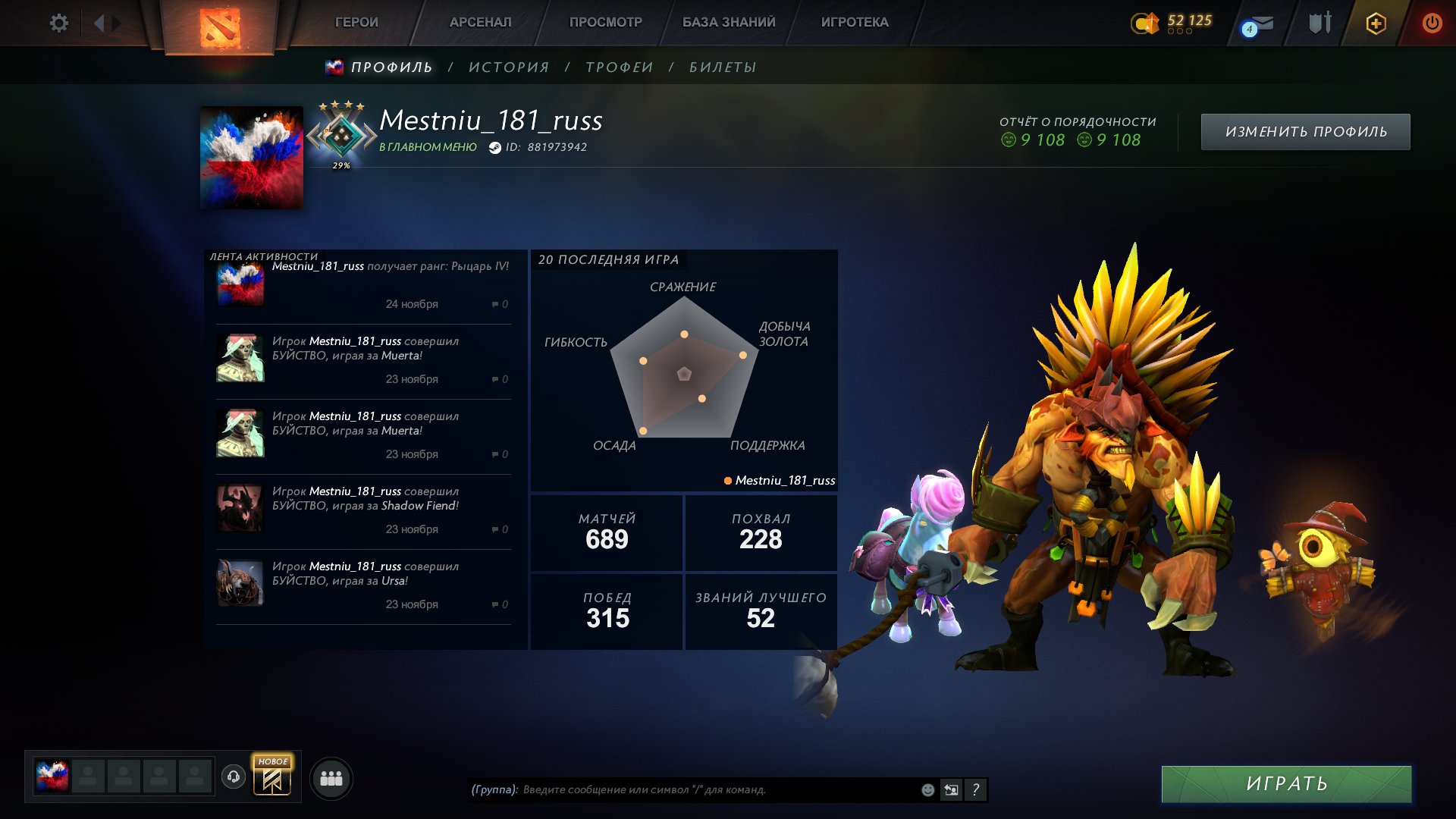Viewport: 1456px width, 819px height.
Task: Open the friends list icon near chat
Action: 331,777
